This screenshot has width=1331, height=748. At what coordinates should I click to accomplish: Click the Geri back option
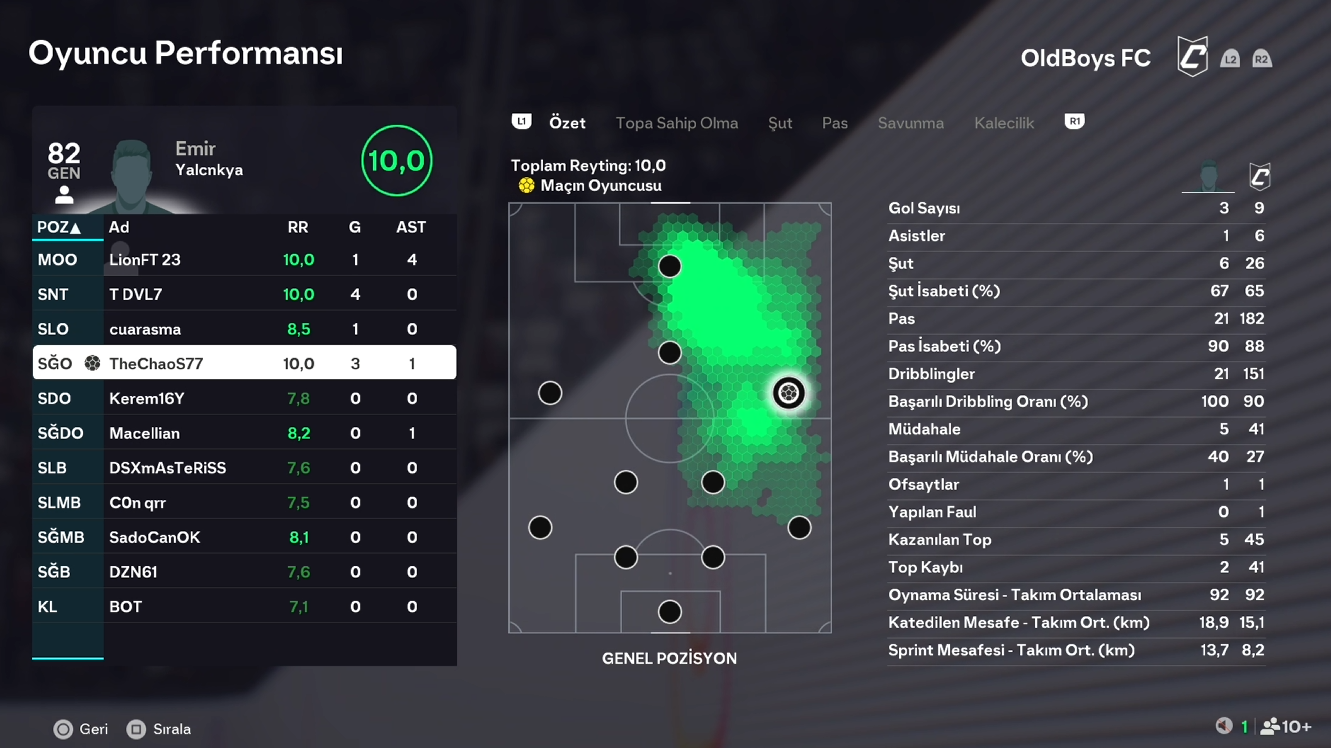[81, 729]
